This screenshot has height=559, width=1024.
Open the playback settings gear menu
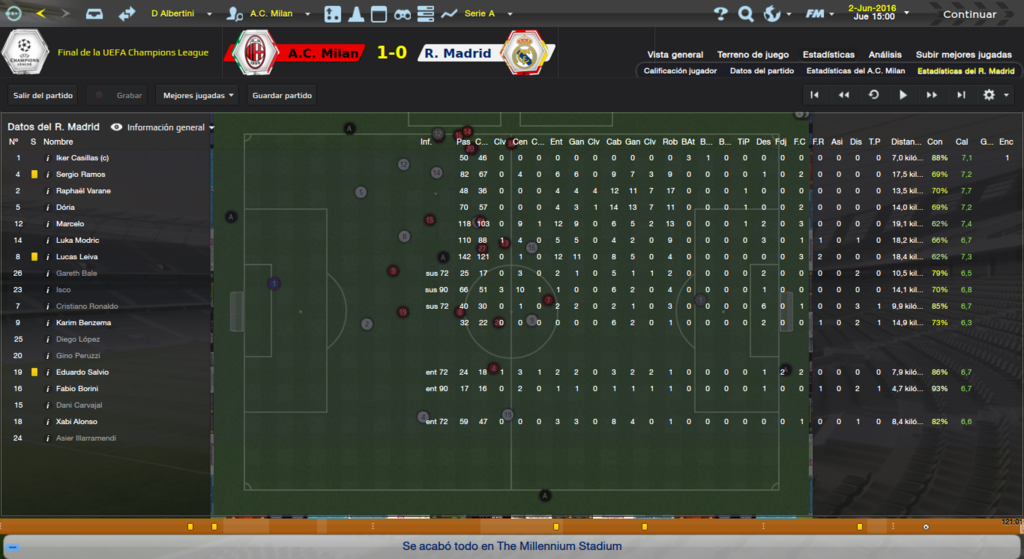[x=993, y=95]
